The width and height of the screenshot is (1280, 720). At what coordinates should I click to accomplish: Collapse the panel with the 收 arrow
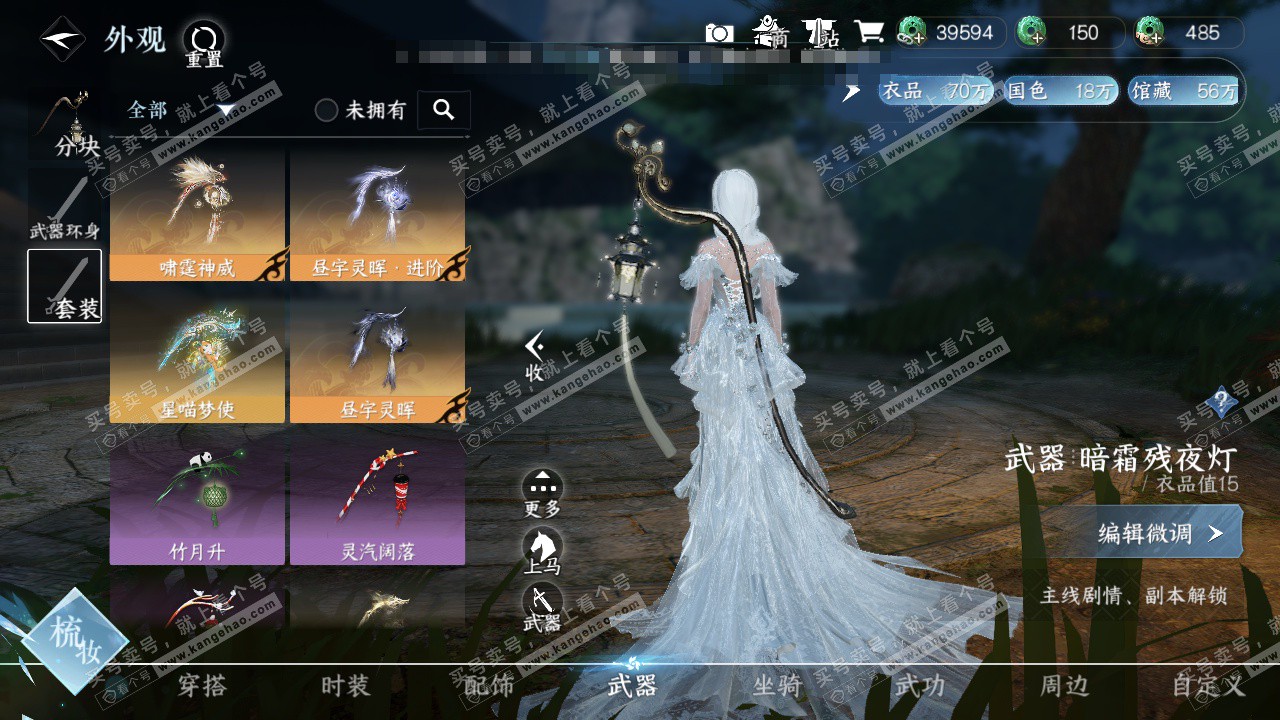tap(536, 355)
